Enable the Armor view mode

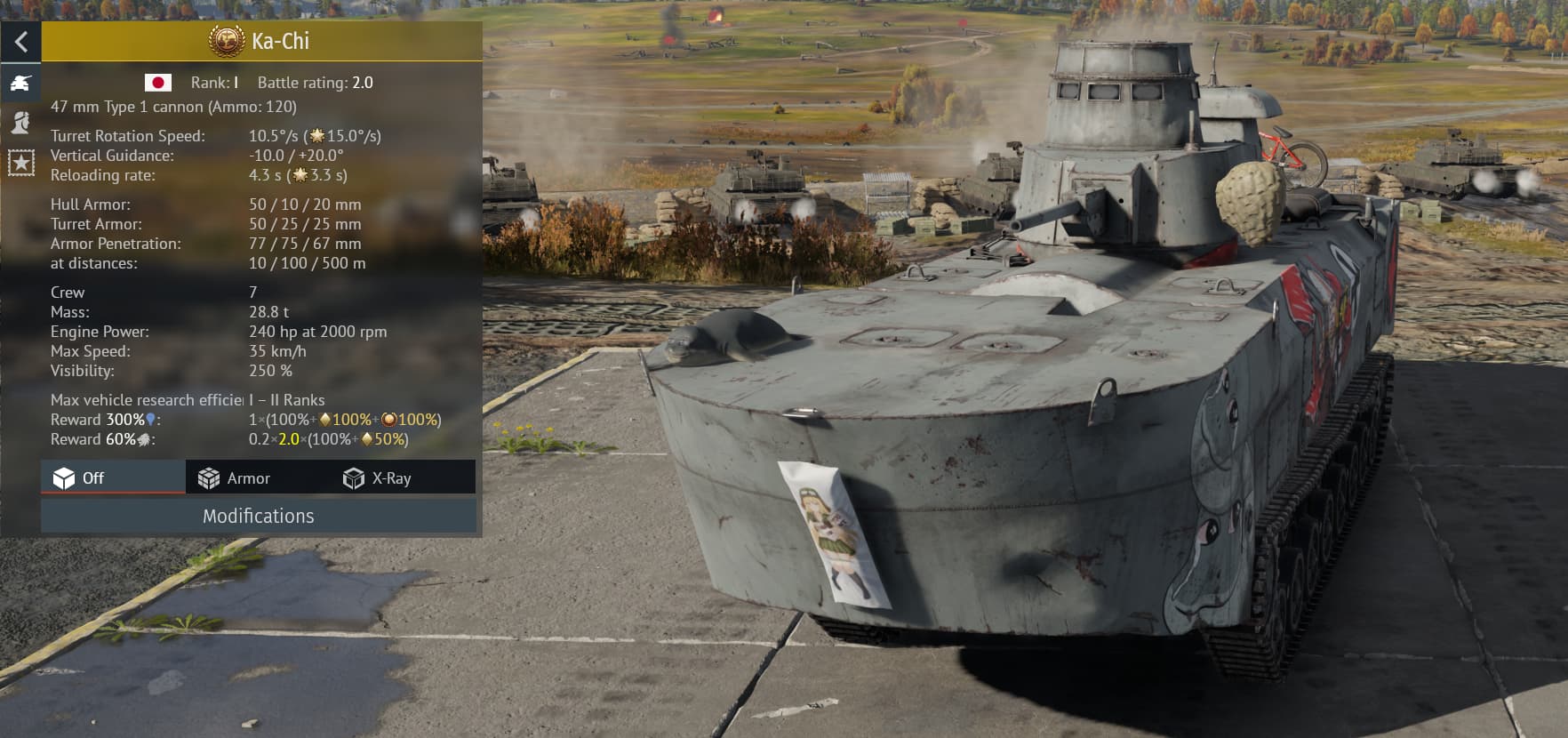[249, 477]
